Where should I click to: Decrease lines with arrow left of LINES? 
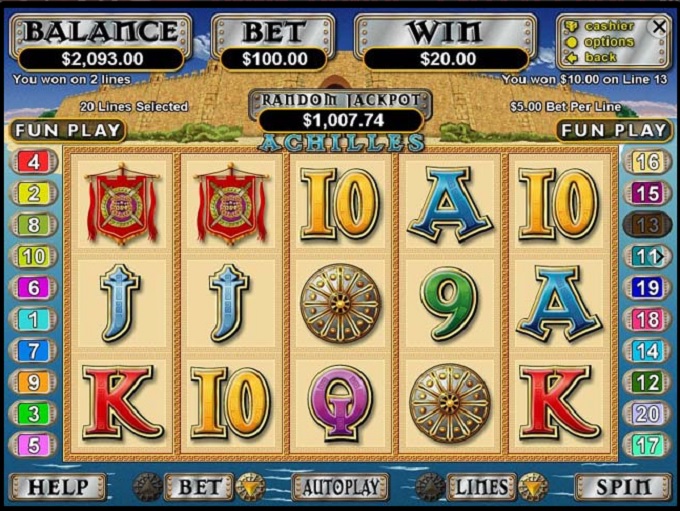pos(429,487)
